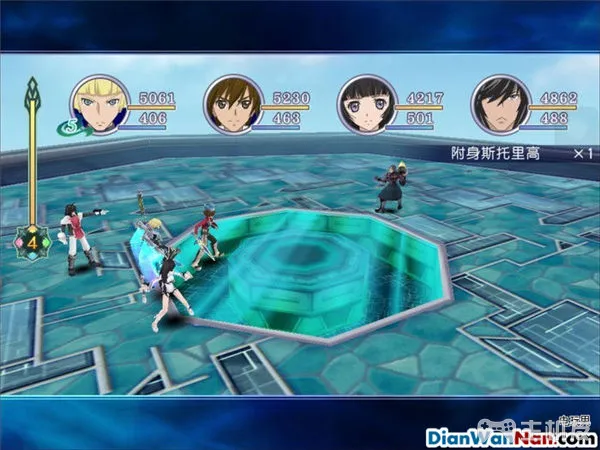The width and height of the screenshot is (600, 450).
Task: Click the diamond gauge showing number 4
Action: [31, 240]
